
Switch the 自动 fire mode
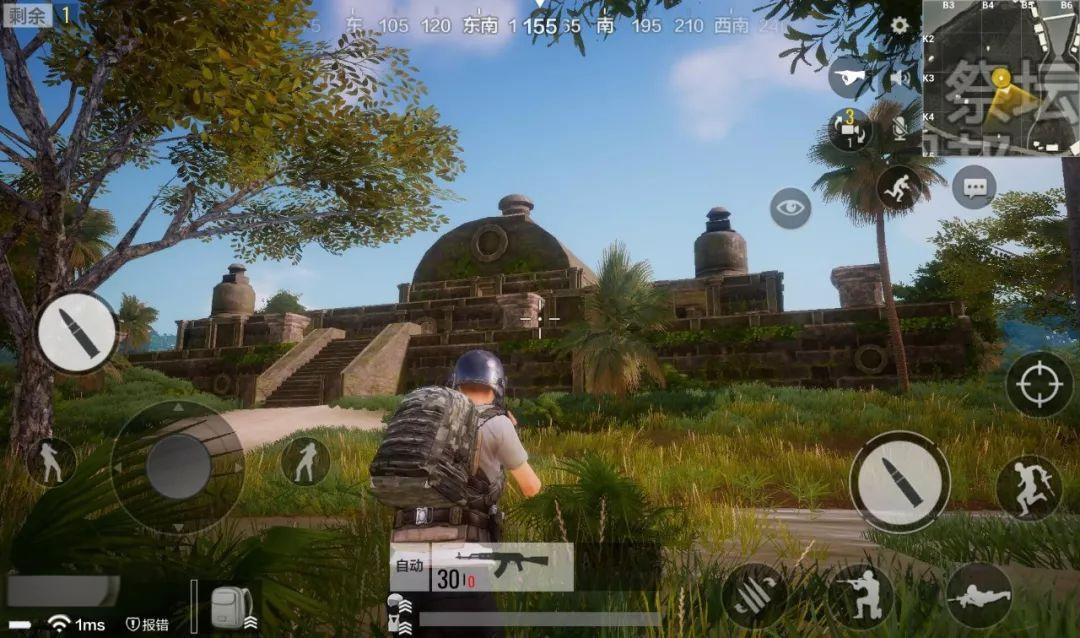pyautogui.click(x=409, y=566)
